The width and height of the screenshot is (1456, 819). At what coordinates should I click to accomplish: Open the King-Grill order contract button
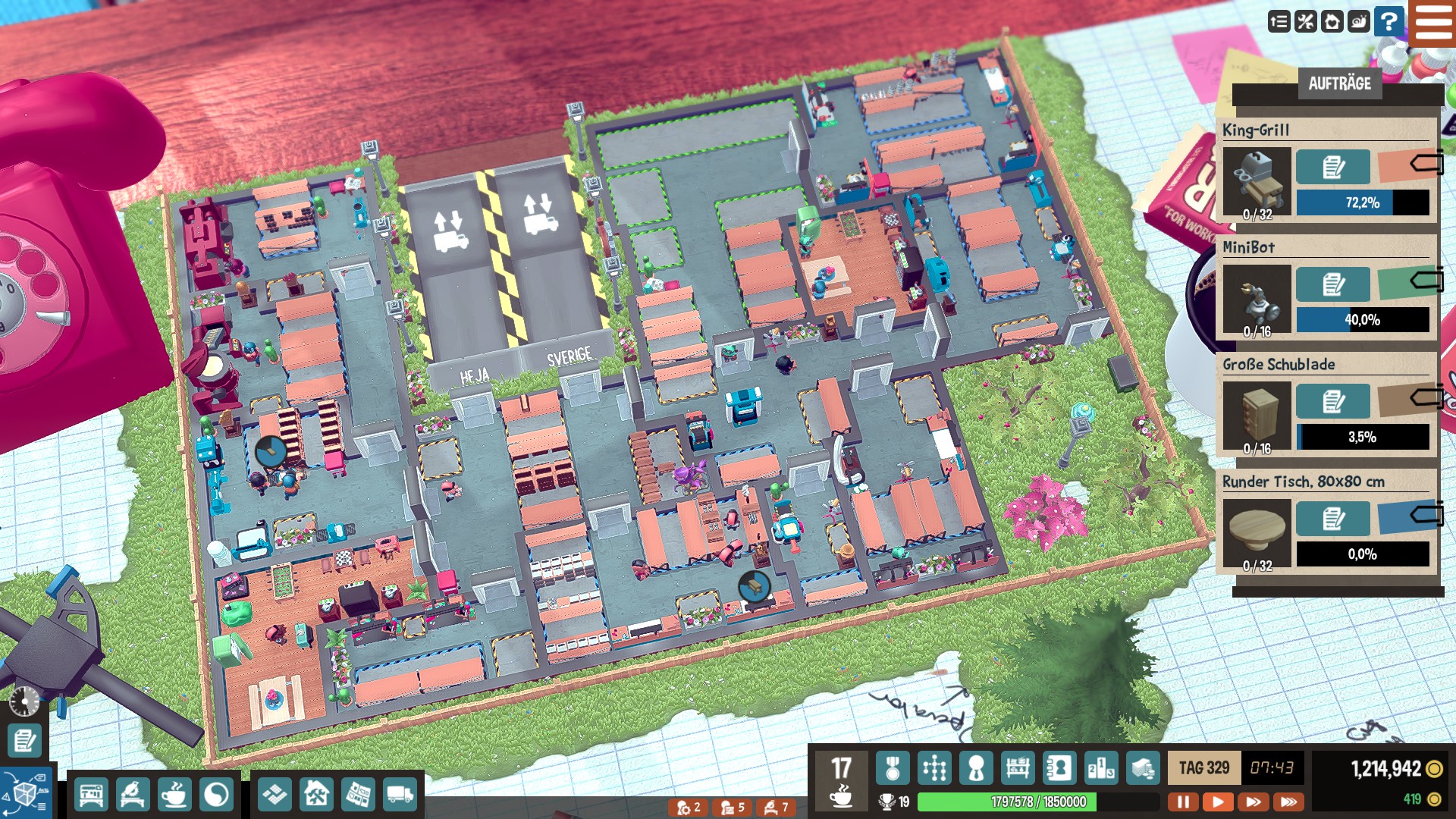tap(1332, 167)
